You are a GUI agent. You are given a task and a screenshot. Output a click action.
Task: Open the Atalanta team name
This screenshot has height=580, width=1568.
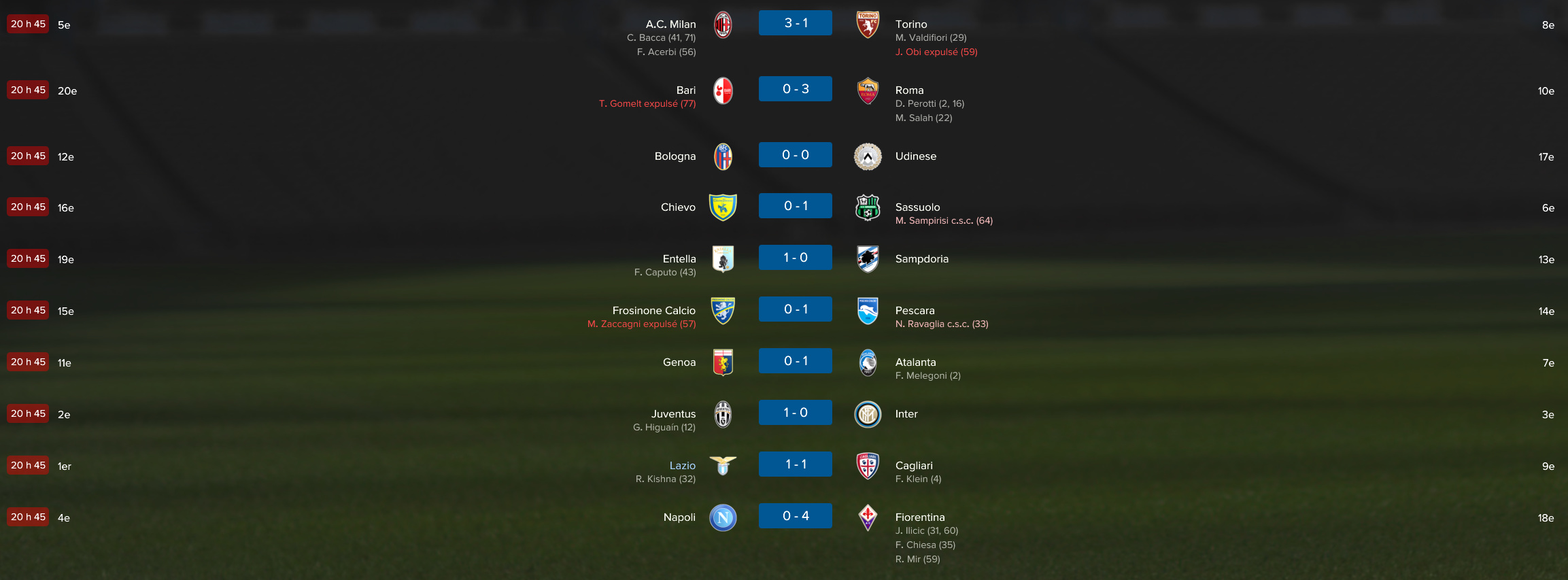click(x=915, y=362)
